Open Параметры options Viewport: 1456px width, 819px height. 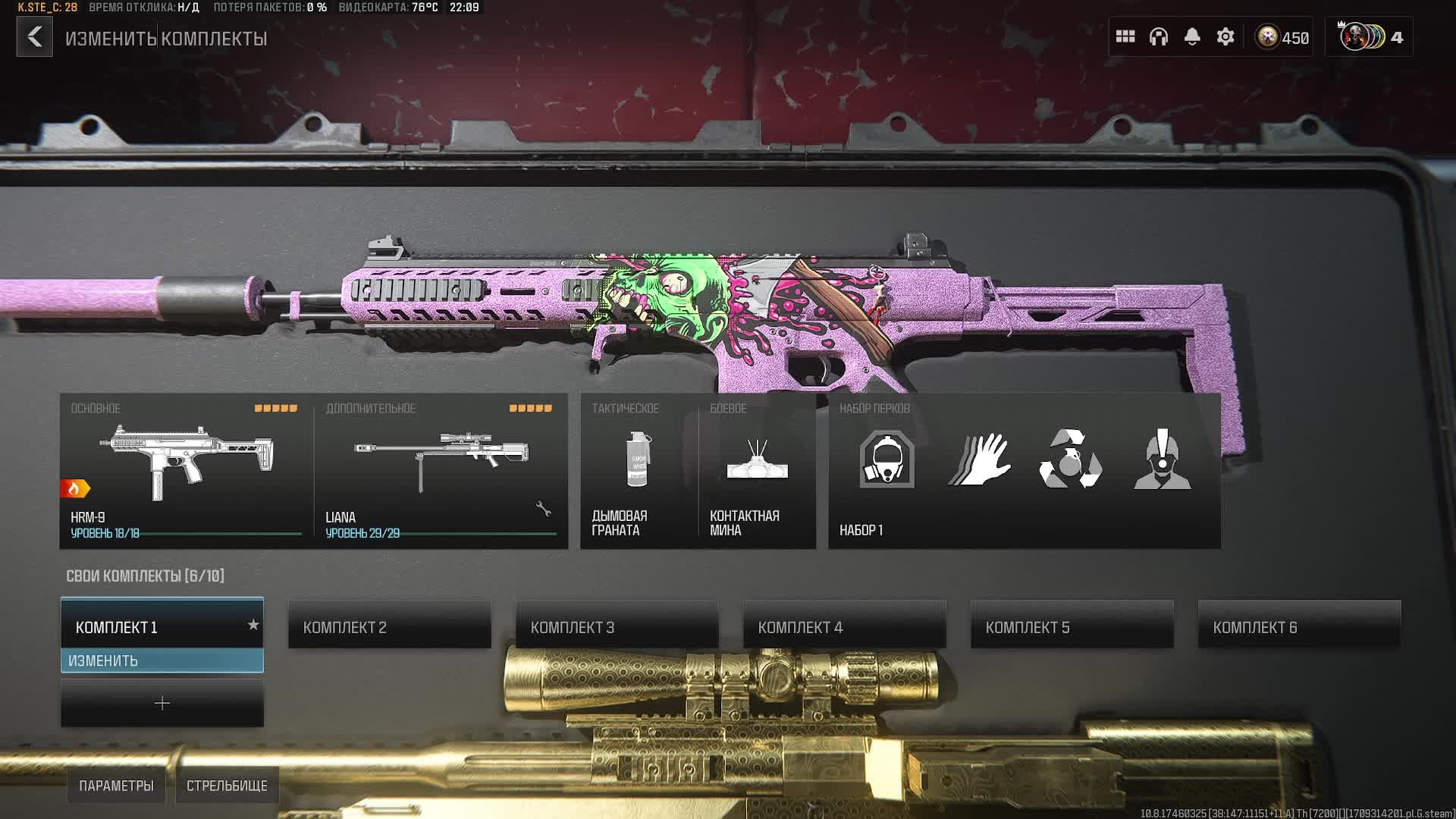(117, 786)
